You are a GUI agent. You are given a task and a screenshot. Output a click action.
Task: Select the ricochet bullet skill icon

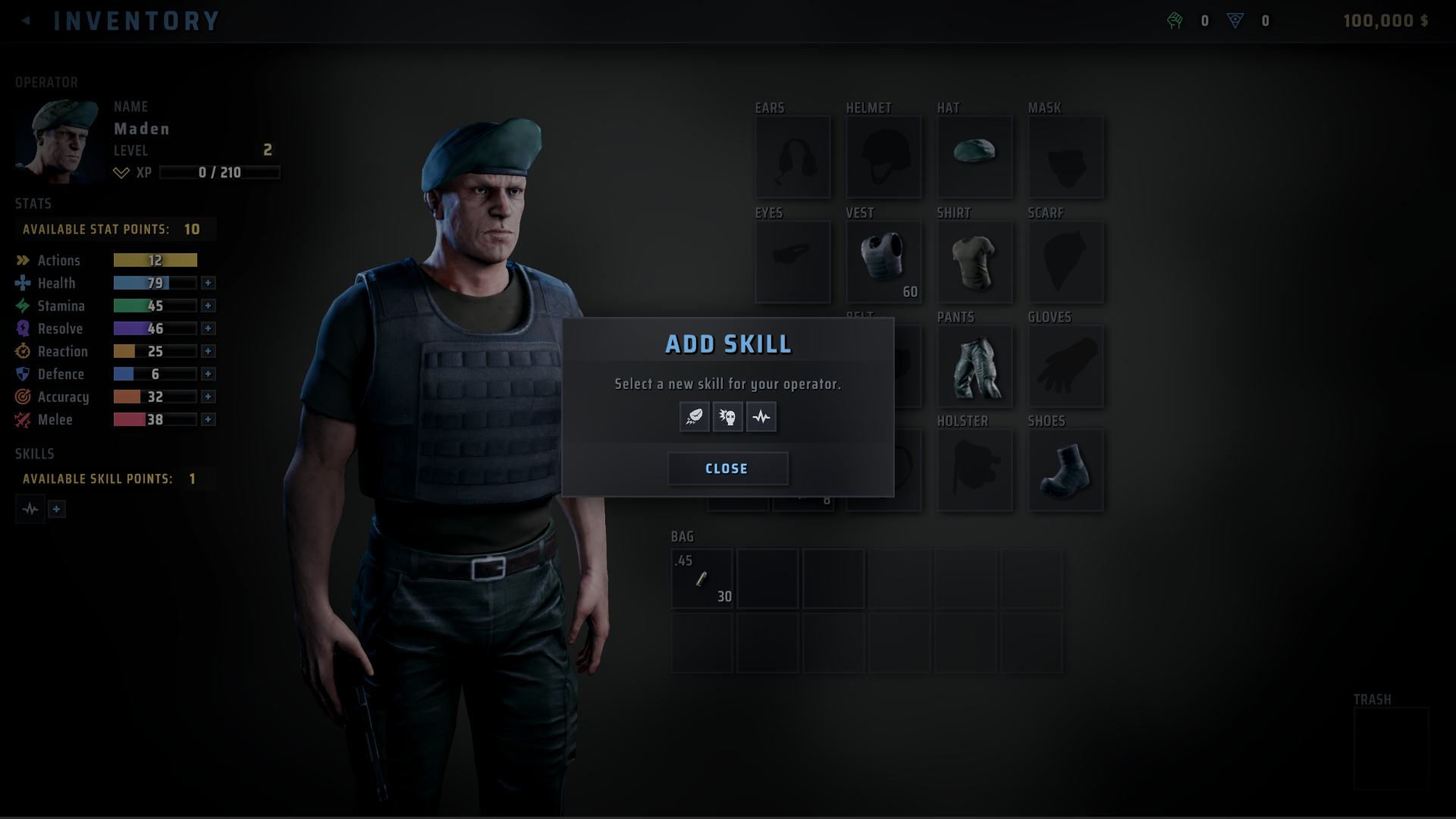(x=694, y=416)
